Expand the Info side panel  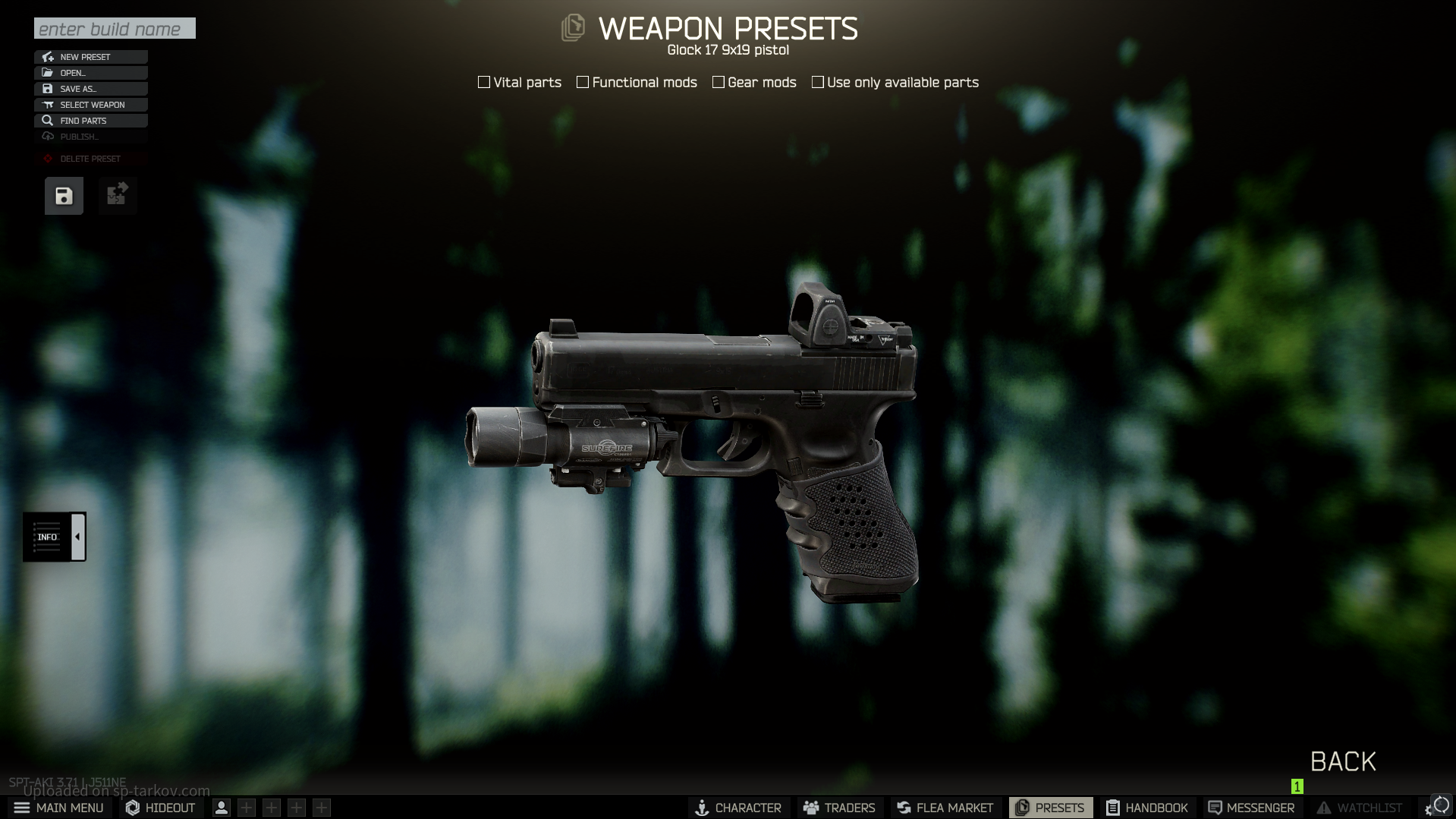77,537
